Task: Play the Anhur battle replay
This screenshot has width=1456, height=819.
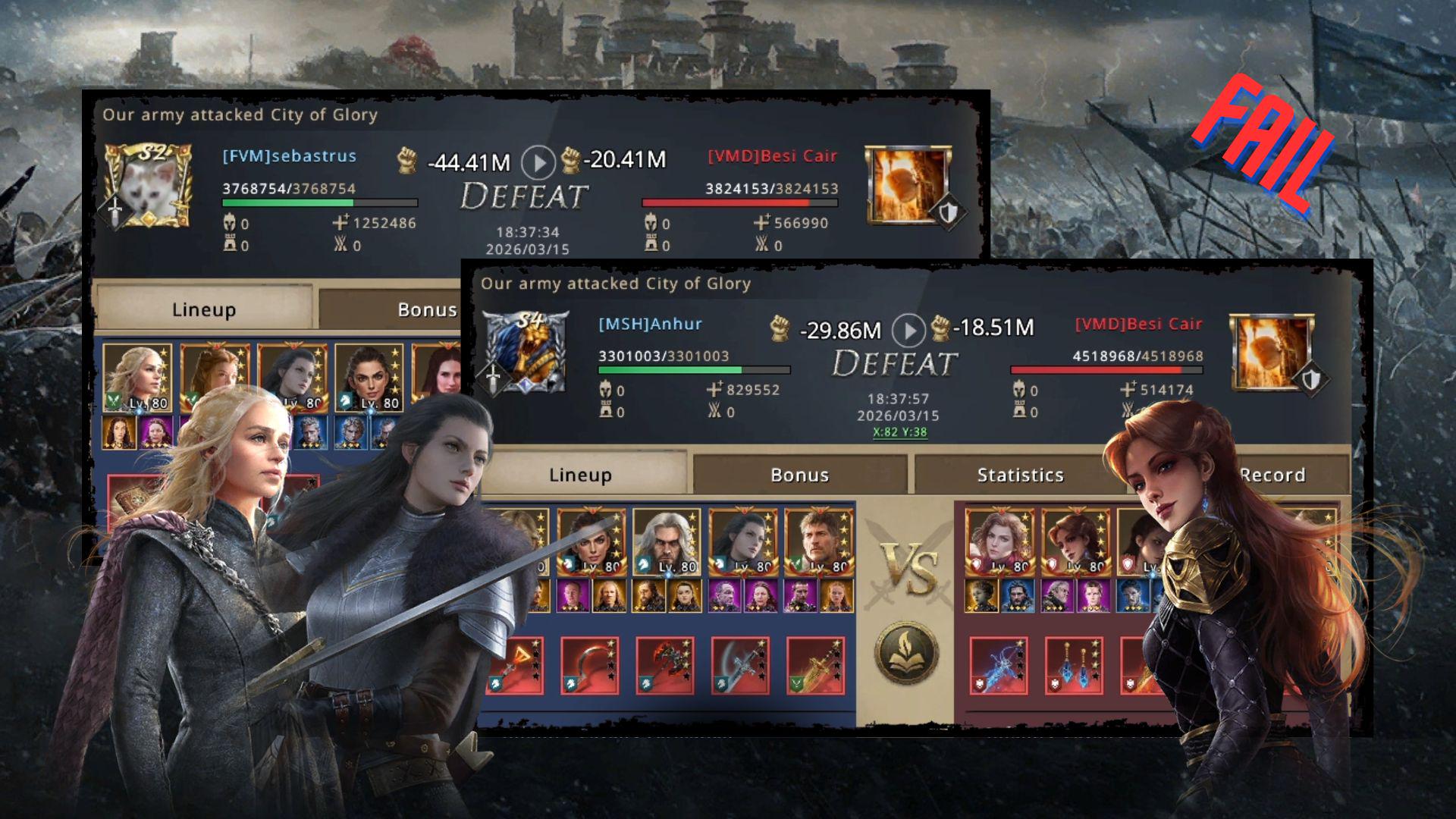Action: (908, 331)
